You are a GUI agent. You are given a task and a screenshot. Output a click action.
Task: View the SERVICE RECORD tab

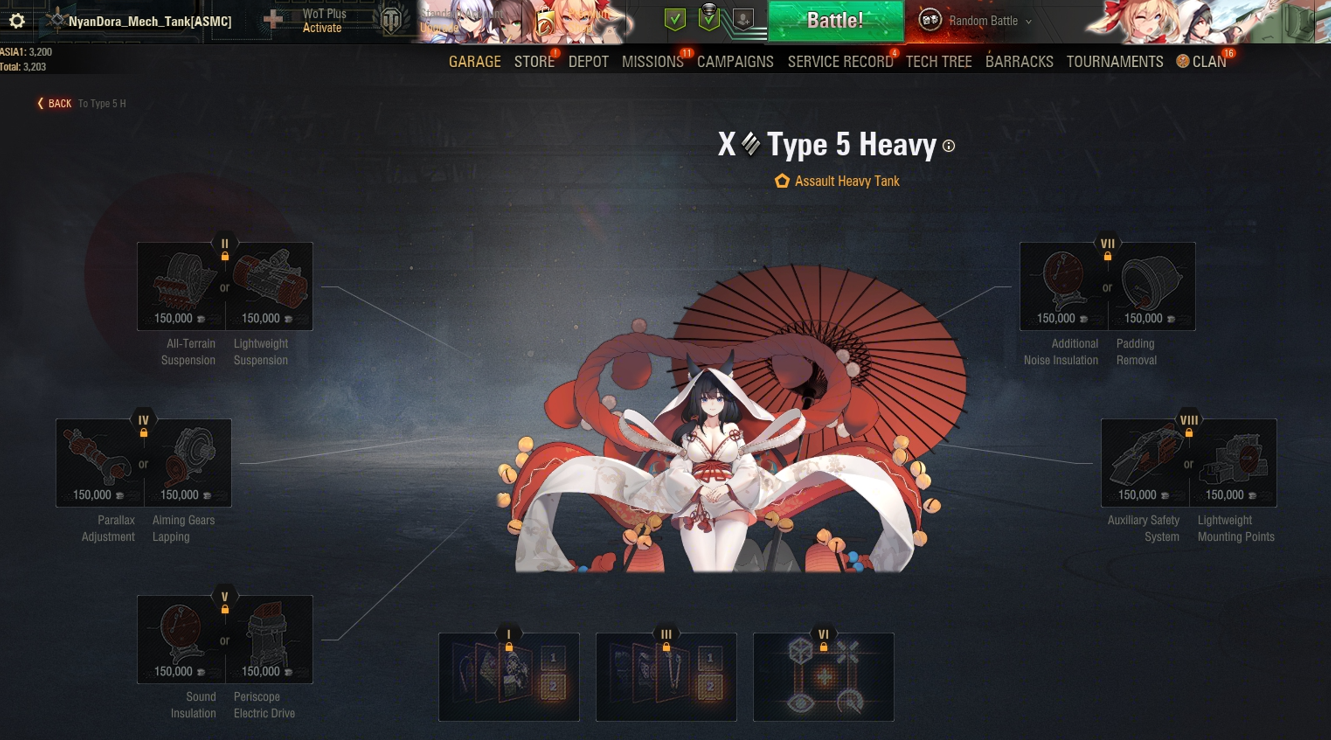[840, 62]
